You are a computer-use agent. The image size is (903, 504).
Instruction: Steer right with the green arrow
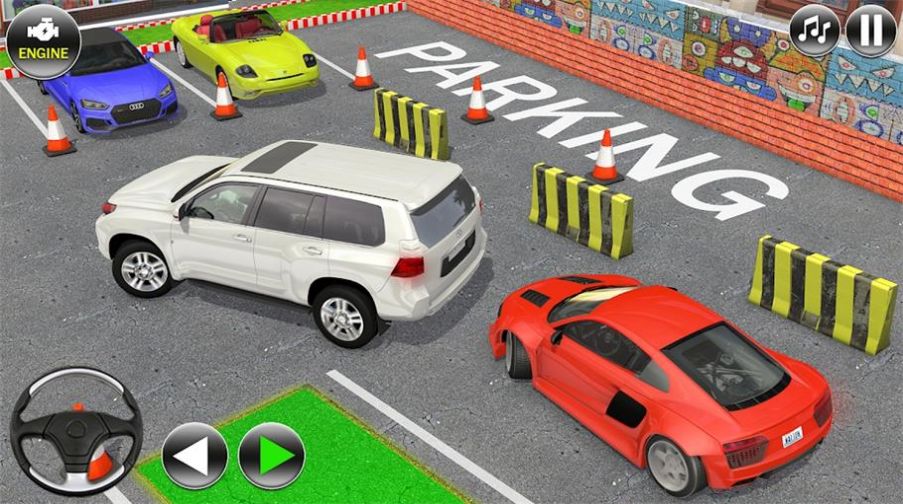[271, 456]
